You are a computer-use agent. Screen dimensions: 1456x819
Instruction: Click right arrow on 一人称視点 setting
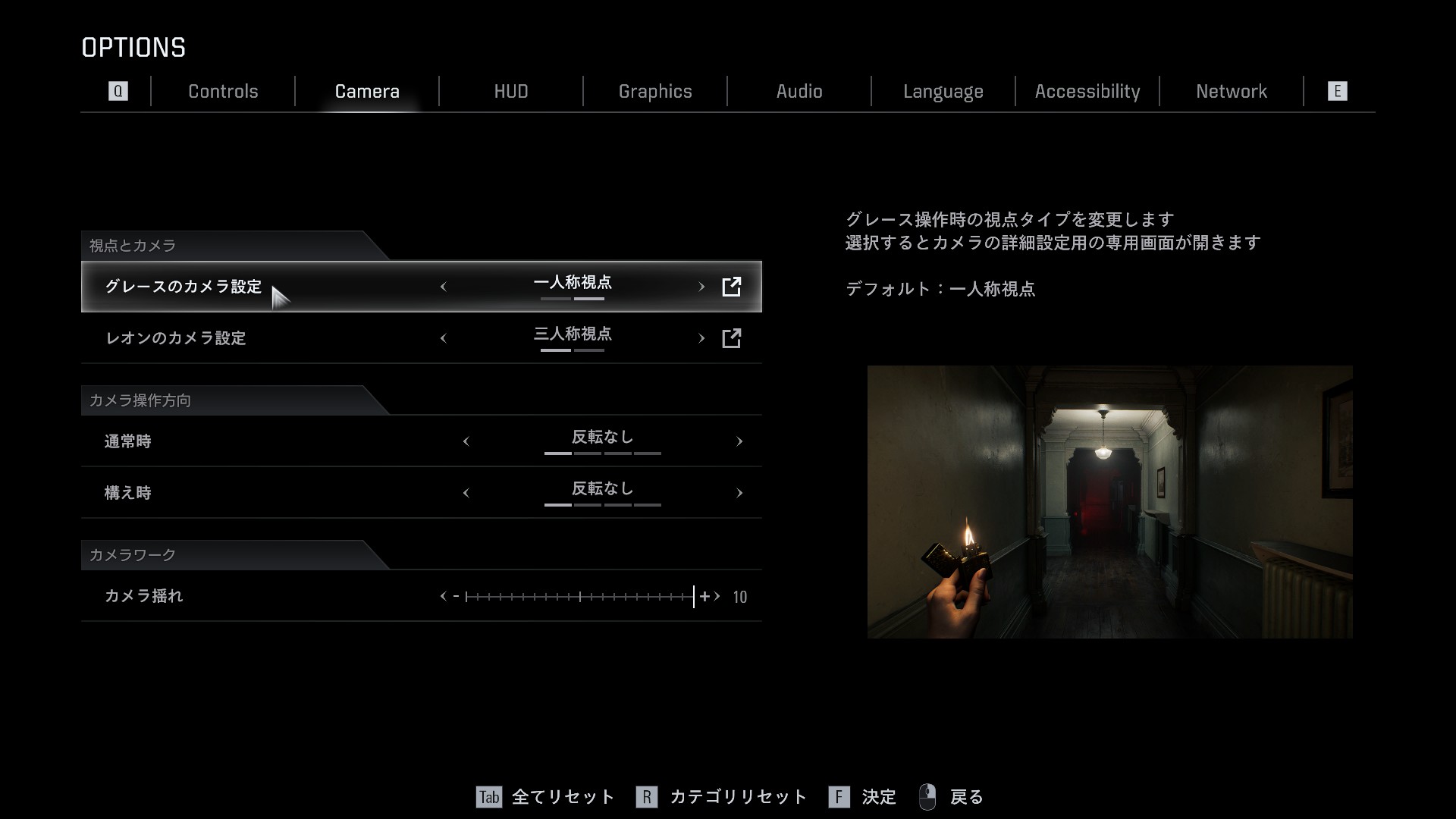click(x=701, y=287)
